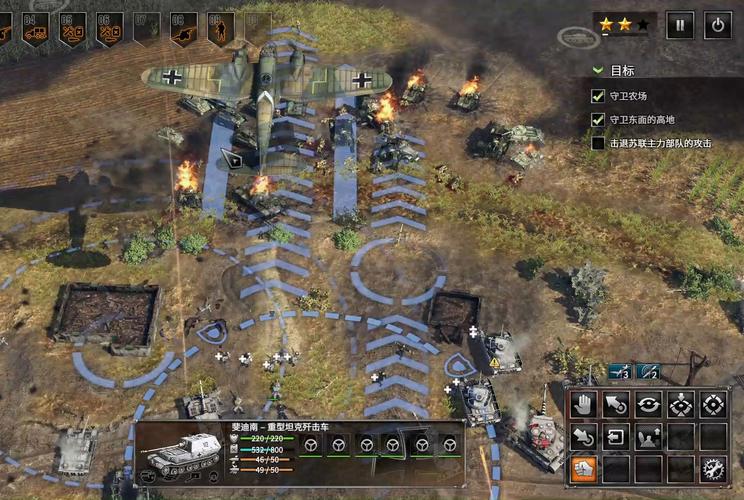Click the power button to open the menu
Viewport: 744px width, 500px height.
point(718,25)
